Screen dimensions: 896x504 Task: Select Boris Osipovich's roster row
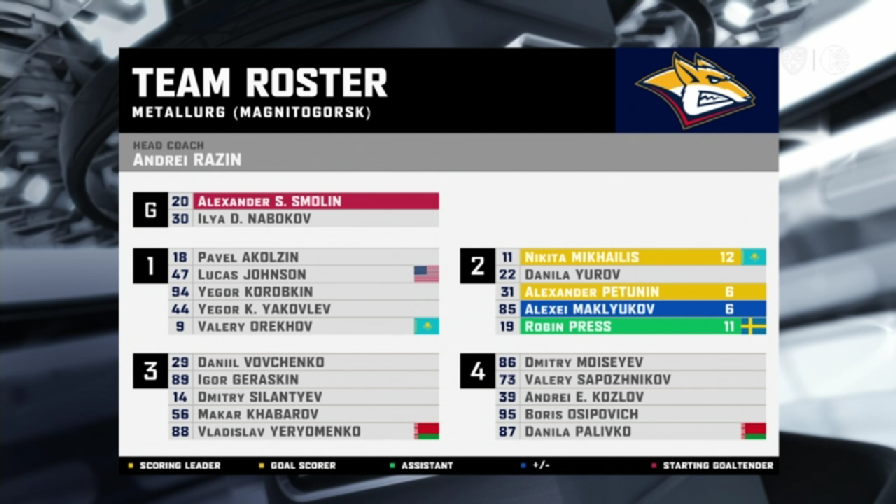pos(630,414)
